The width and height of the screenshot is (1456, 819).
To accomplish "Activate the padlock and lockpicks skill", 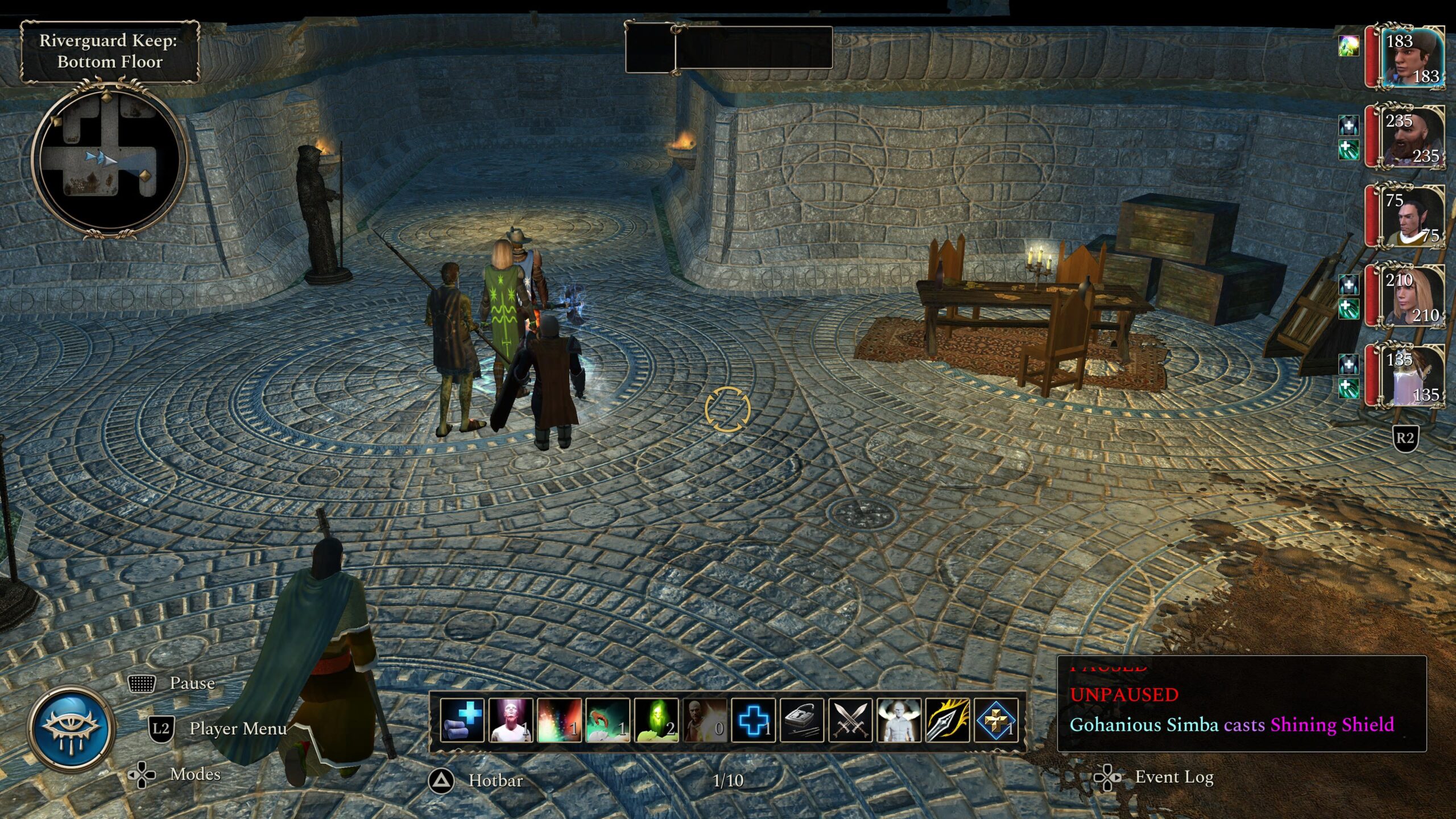I will pos(801,721).
